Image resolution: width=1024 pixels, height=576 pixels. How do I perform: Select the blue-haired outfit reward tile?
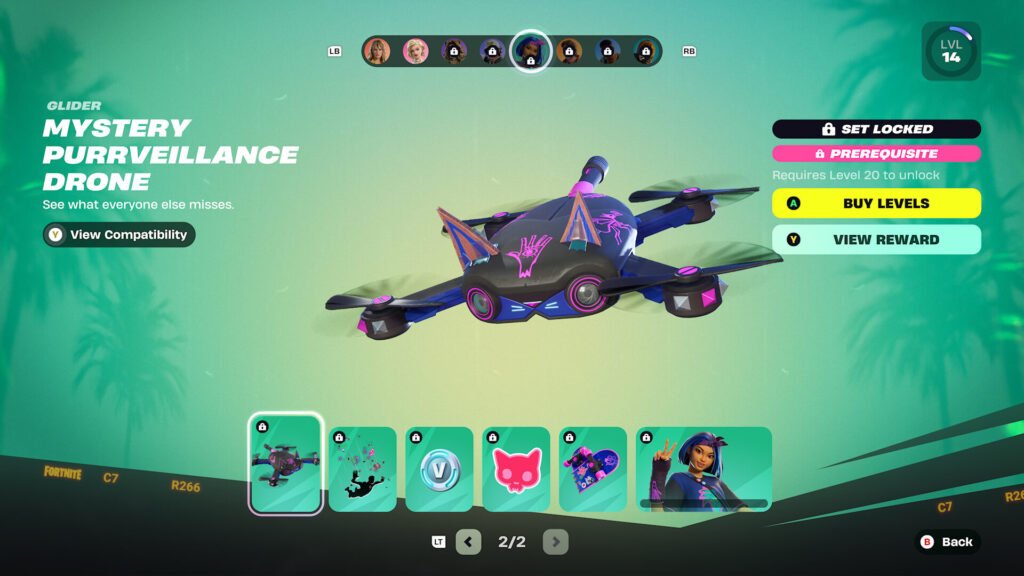click(x=704, y=469)
